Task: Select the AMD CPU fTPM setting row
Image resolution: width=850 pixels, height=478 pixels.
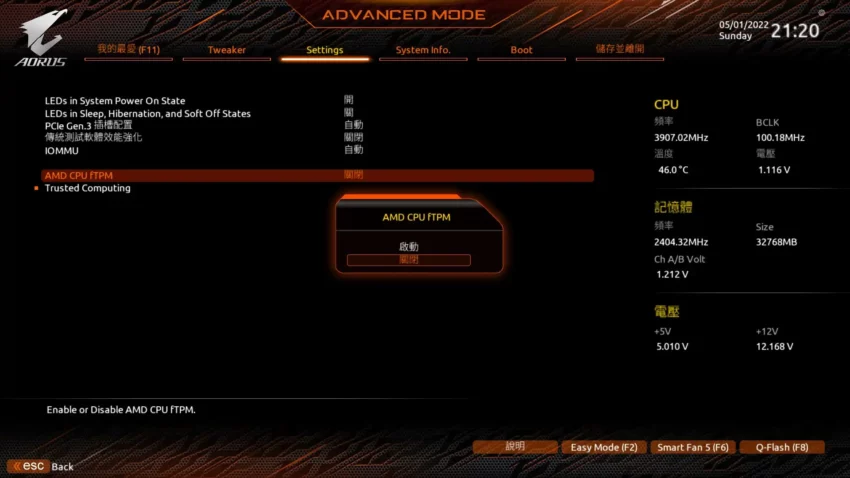Action: pyautogui.click(x=79, y=176)
